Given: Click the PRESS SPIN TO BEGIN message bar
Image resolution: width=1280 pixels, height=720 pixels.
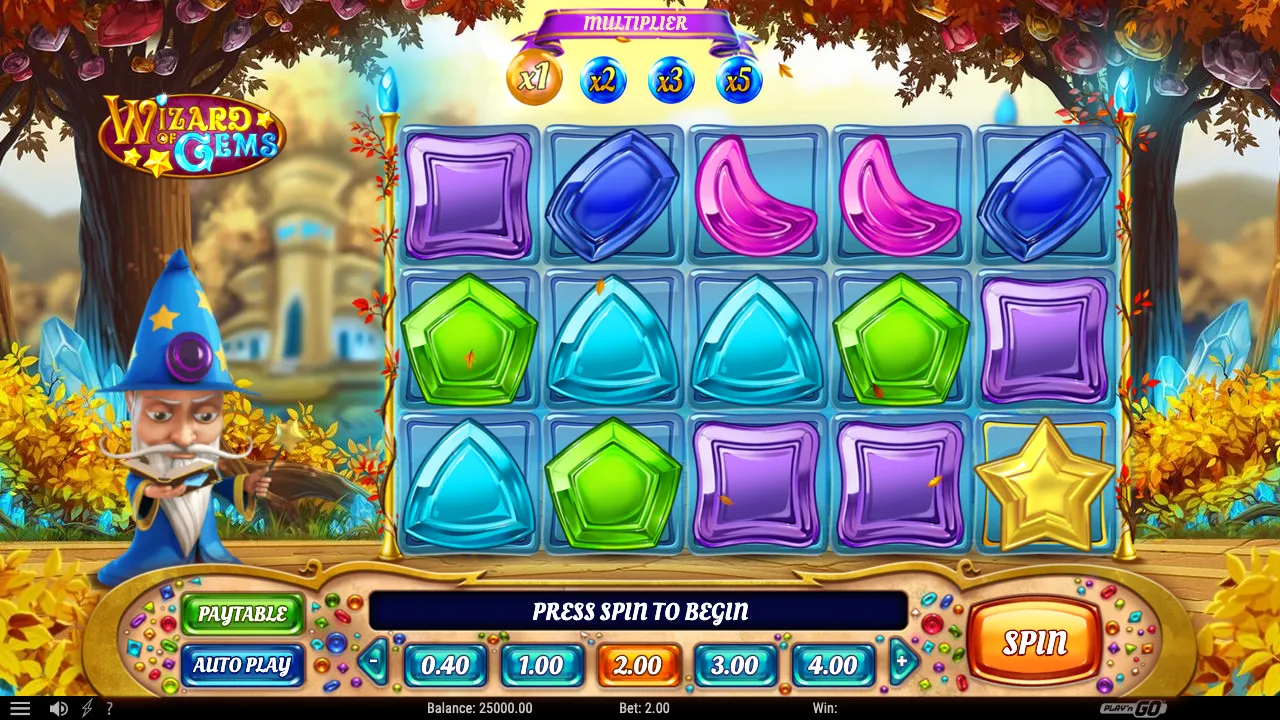Looking at the screenshot, I should (638, 611).
